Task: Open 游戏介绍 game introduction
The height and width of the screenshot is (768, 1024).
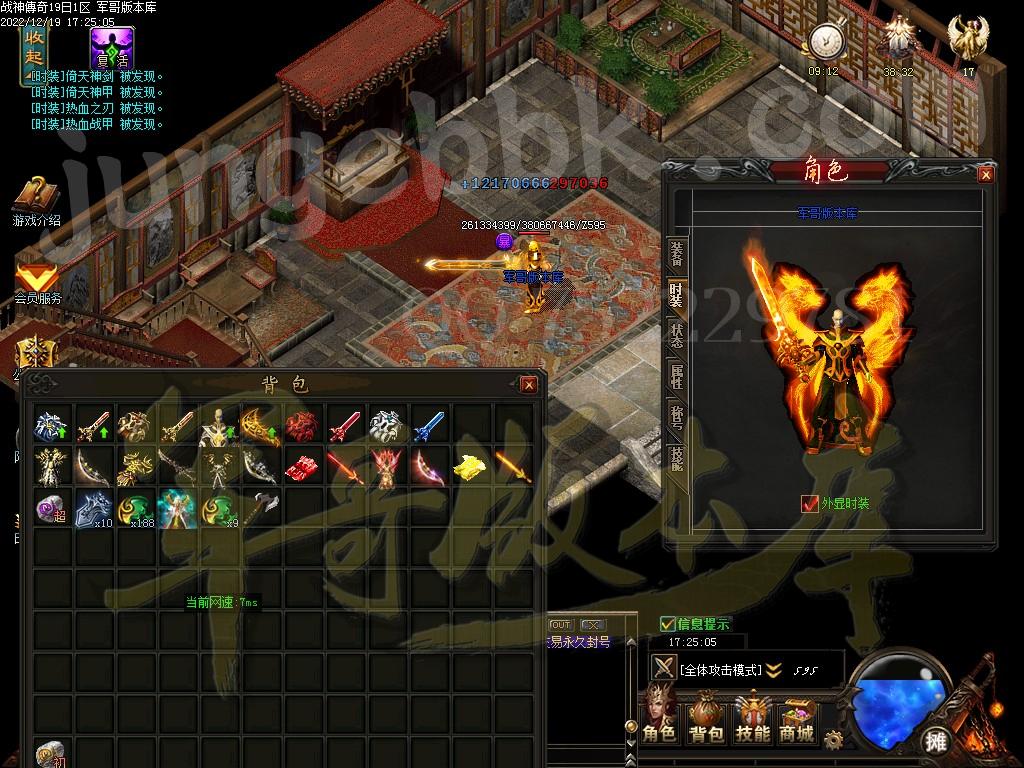Action: [36, 200]
